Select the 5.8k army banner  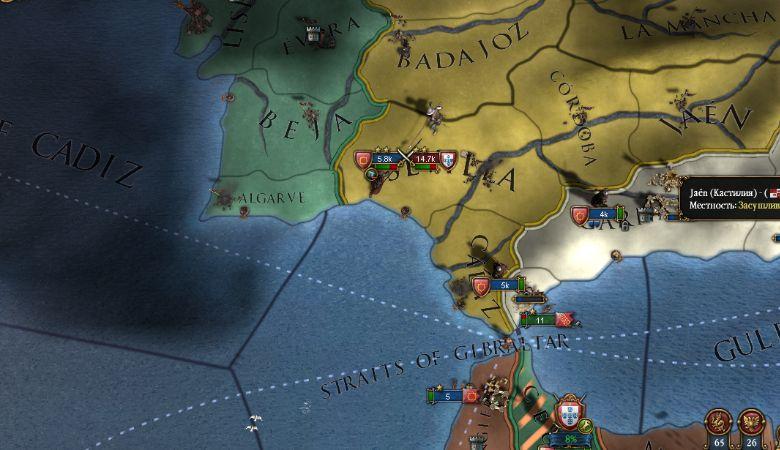tap(384, 158)
